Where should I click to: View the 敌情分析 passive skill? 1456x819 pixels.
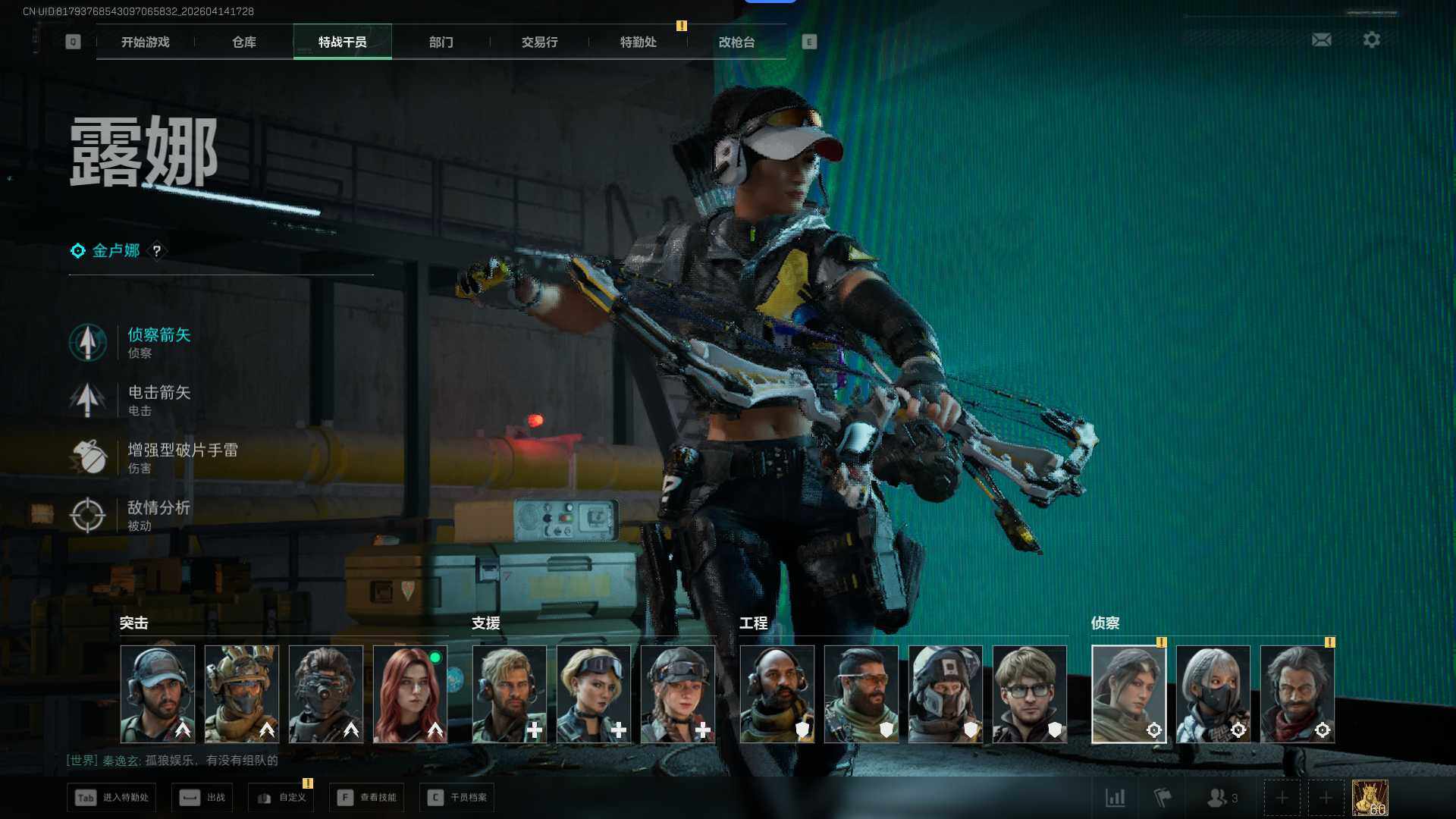pos(158,514)
